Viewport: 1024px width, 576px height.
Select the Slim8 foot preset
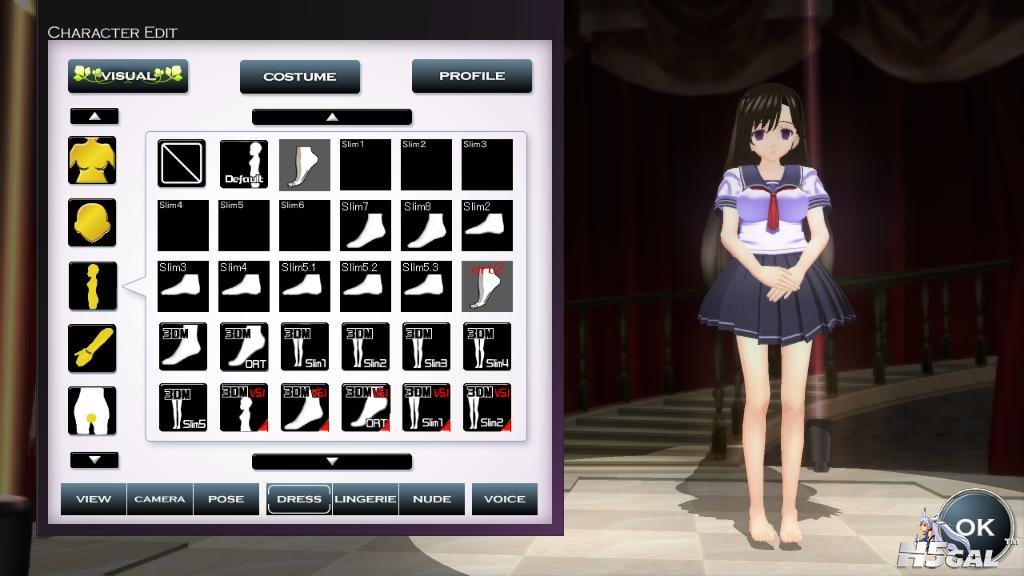click(426, 225)
